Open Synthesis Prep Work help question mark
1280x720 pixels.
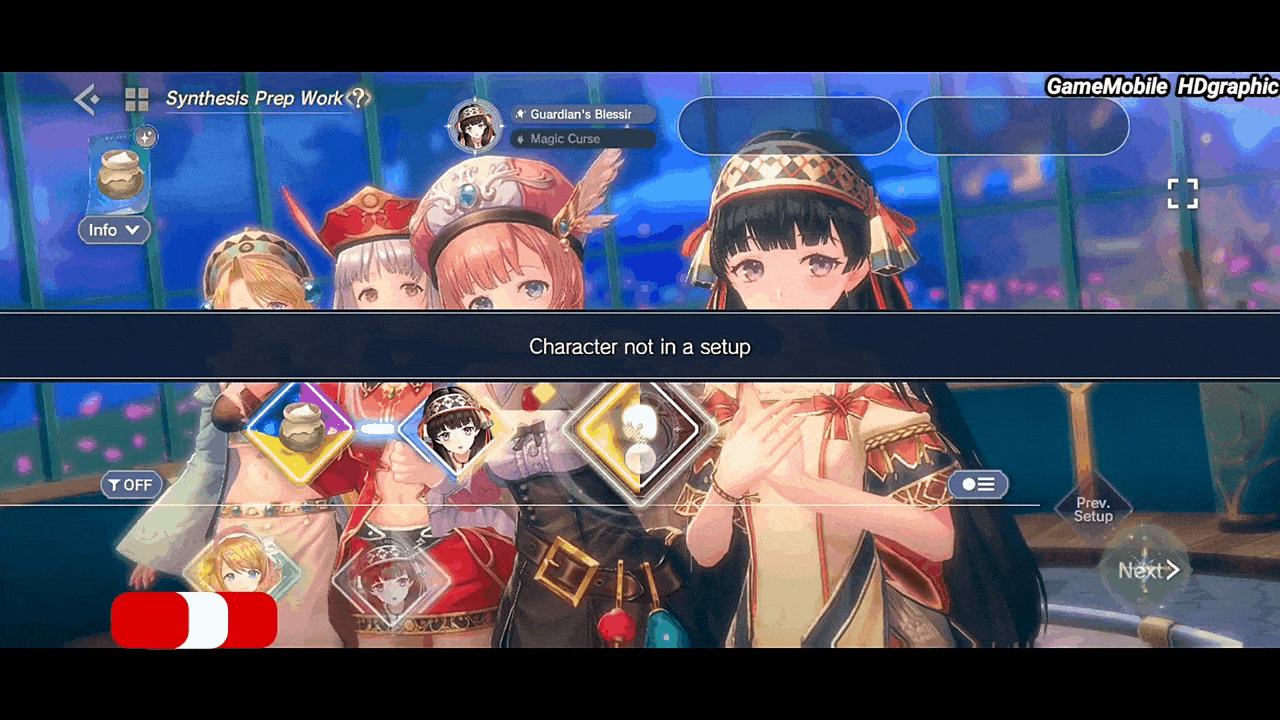[358, 98]
